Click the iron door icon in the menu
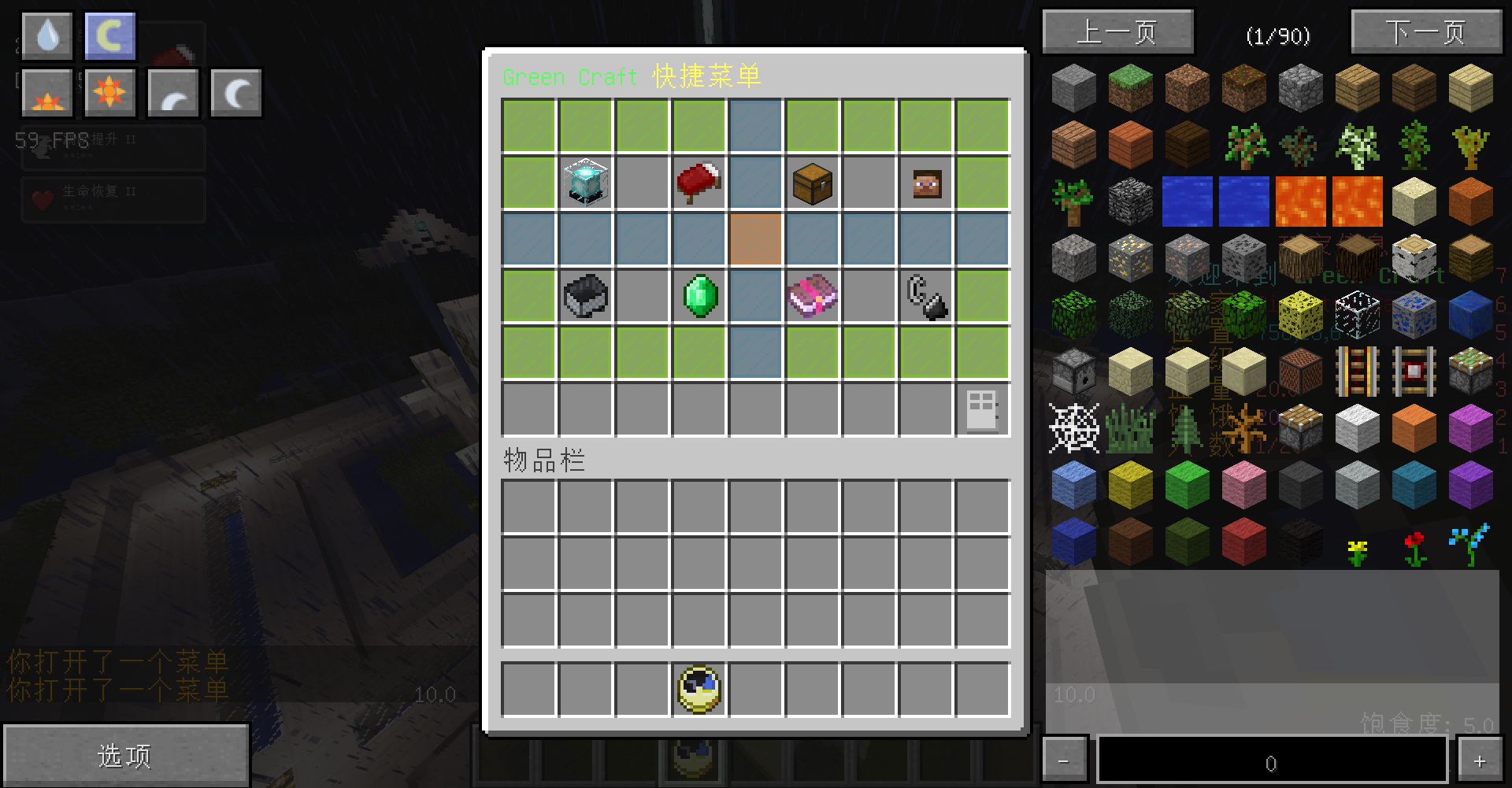 [x=982, y=410]
